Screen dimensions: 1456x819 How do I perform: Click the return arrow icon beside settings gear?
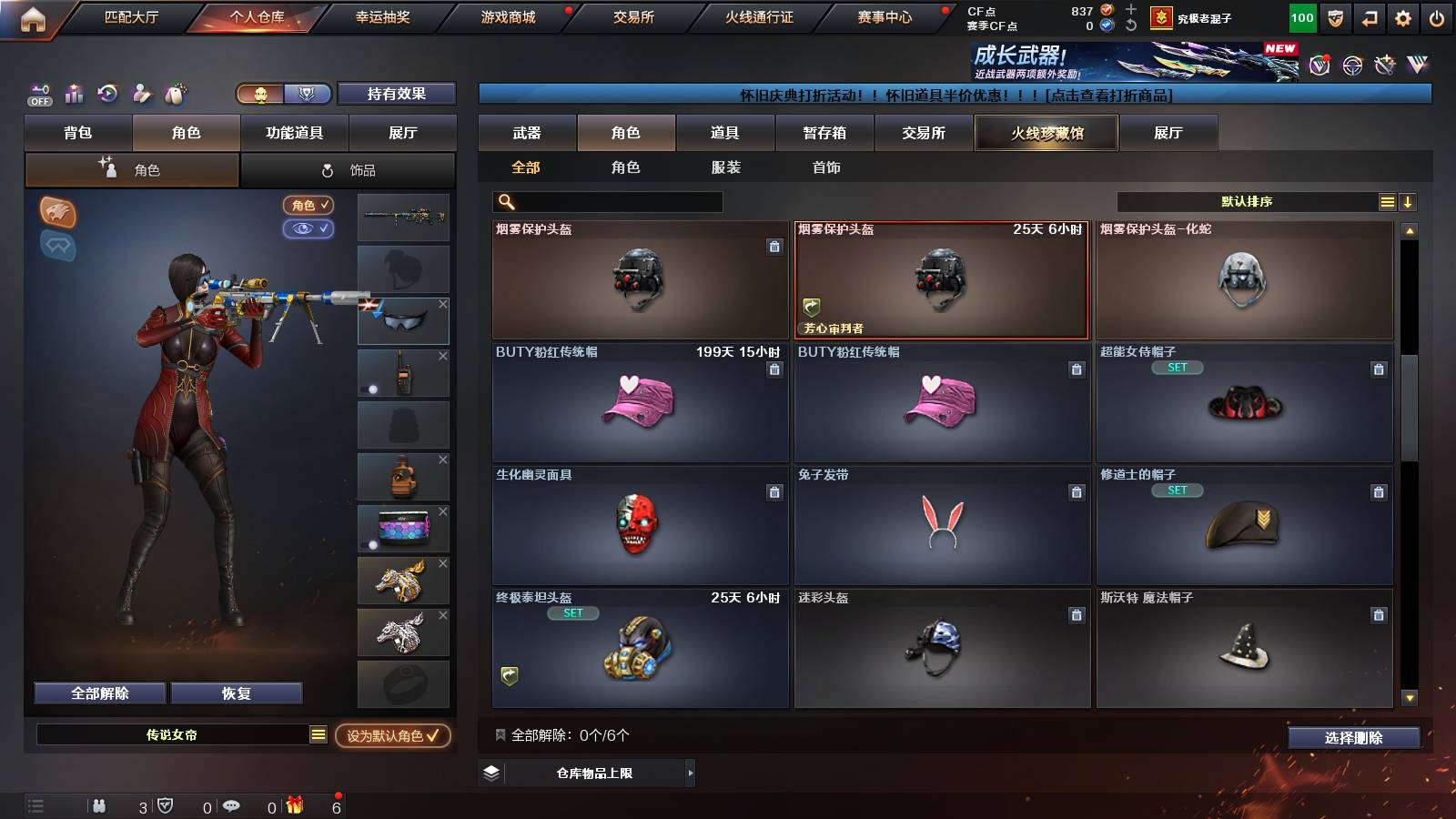coord(1368,16)
